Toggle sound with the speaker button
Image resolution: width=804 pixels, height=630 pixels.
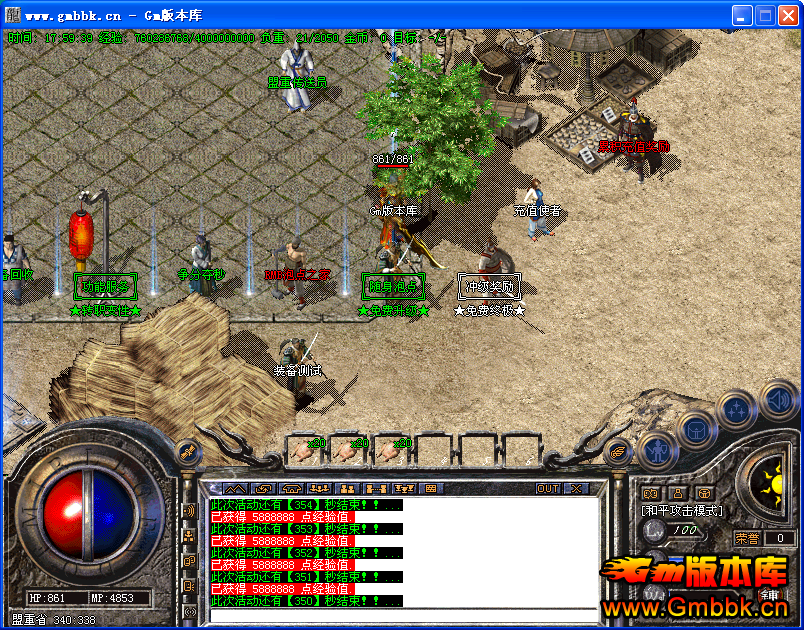(777, 398)
